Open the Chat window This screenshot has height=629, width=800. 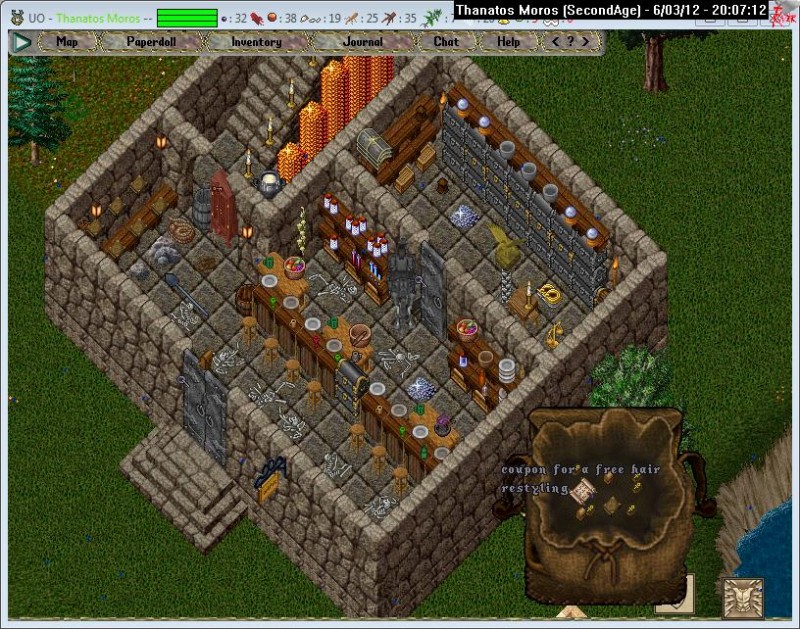(446, 42)
